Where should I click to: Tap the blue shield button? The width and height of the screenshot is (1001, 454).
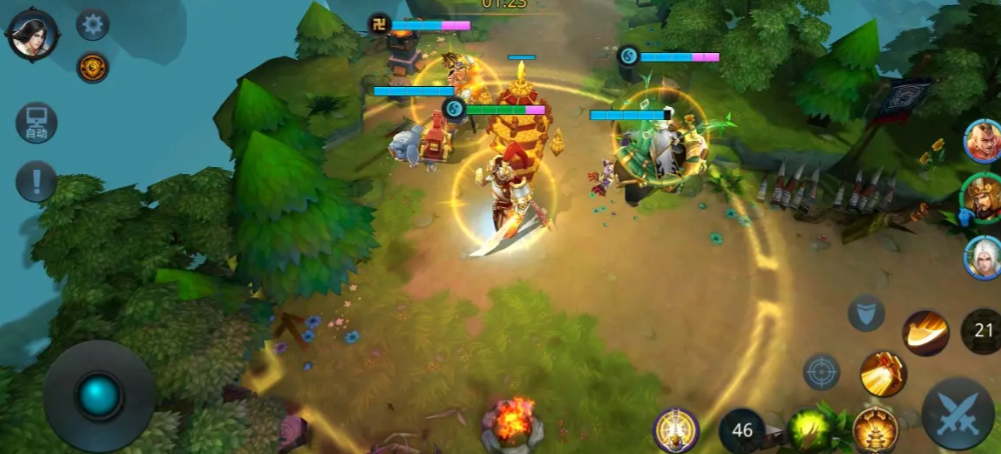(x=866, y=313)
